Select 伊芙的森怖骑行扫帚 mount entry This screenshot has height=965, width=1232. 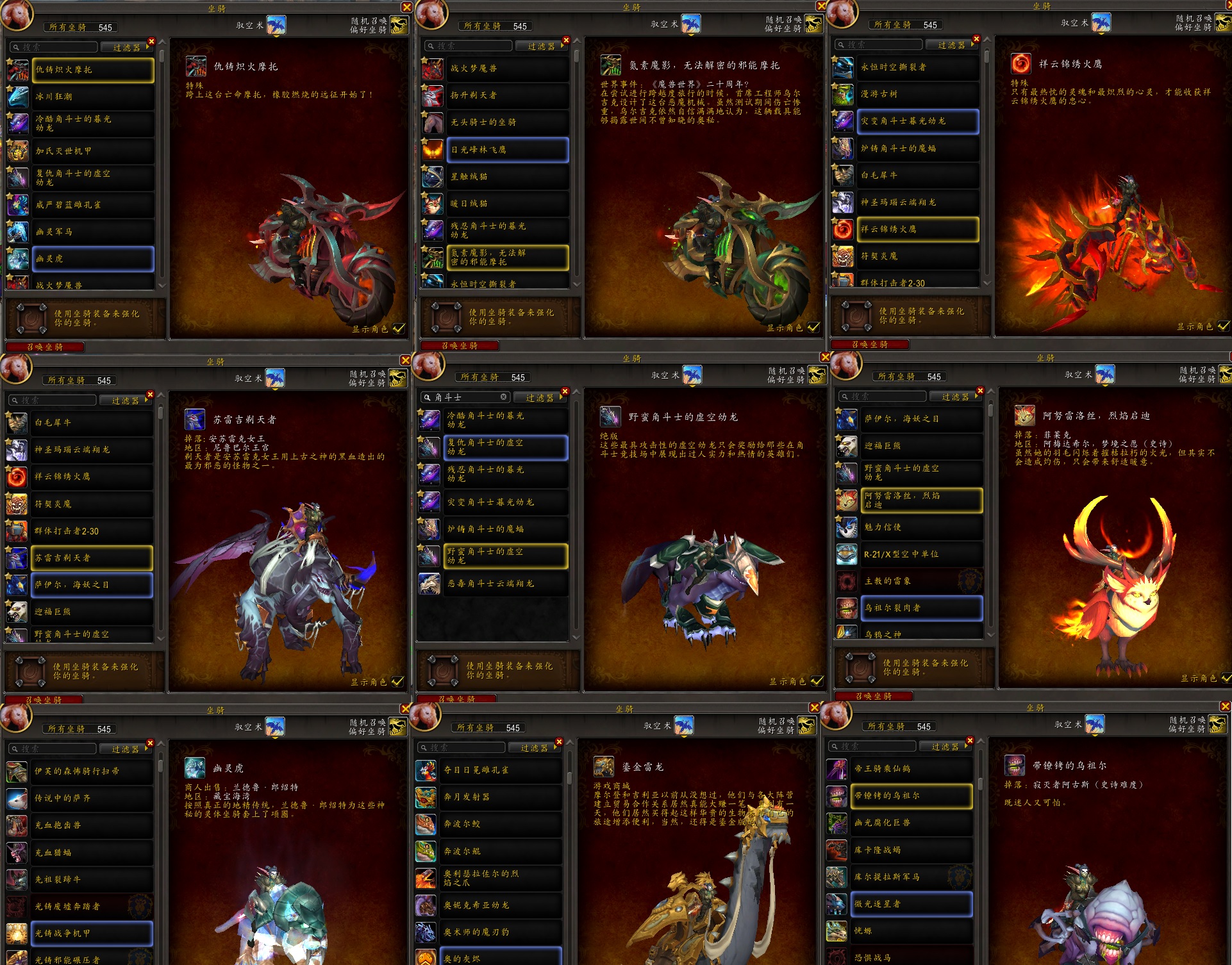pyautogui.click(x=92, y=771)
